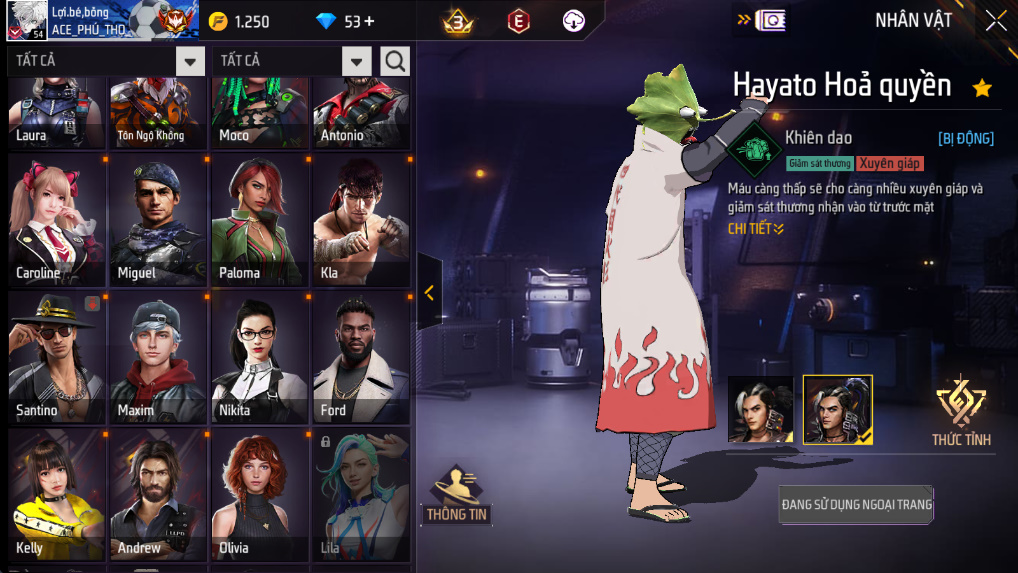Image resolution: width=1018 pixels, height=573 pixels.
Task: Open the search magnifier button
Action: 395,61
